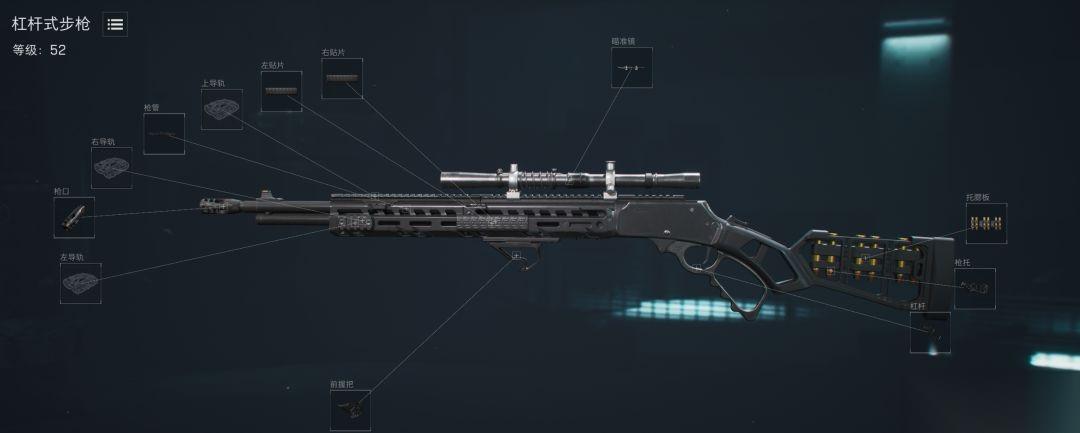Image resolution: width=1080 pixels, height=433 pixels.
Task: Click the 右贴片 right patch slot
Action: (342, 78)
